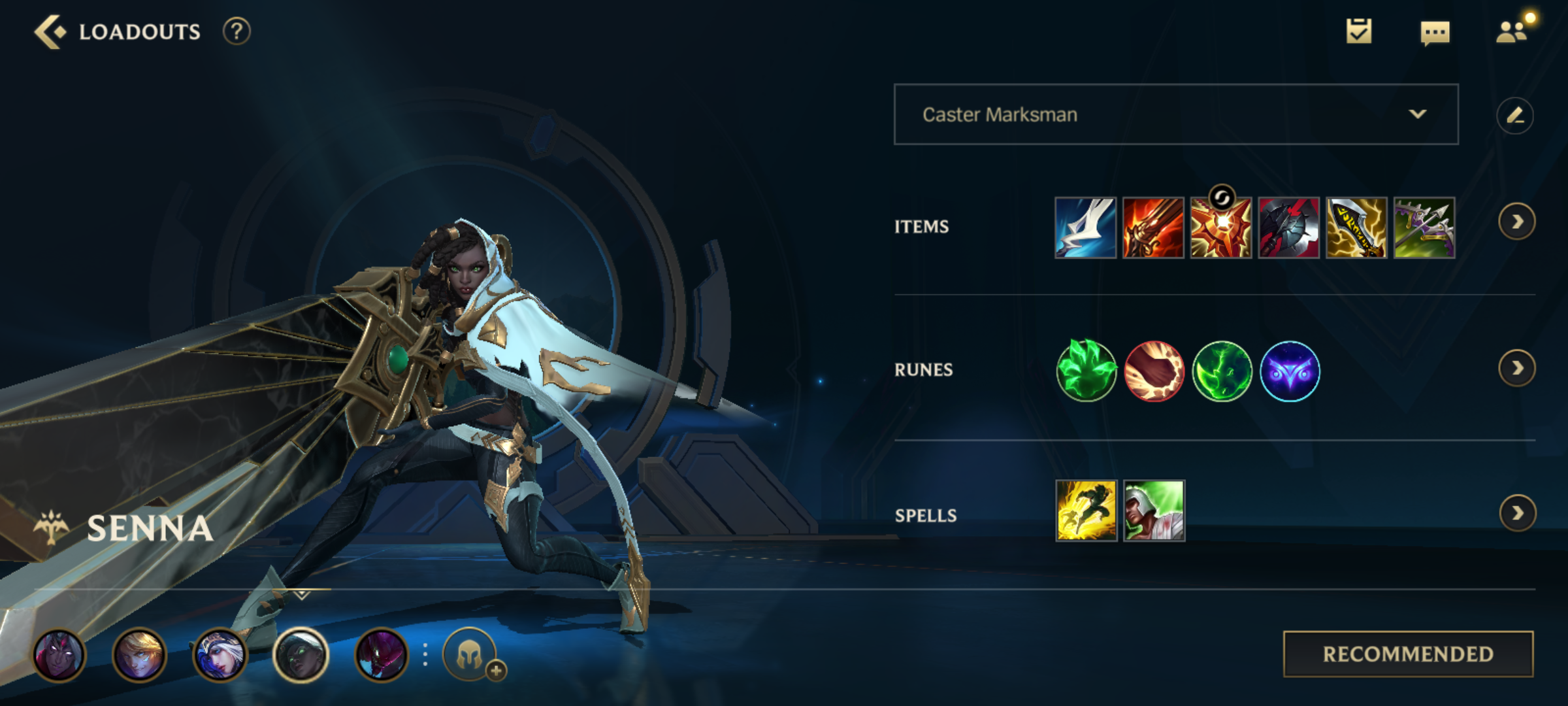Add a champion with the helmet plus button
This screenshot has width=1568, height=706.
tap(470, 655)
